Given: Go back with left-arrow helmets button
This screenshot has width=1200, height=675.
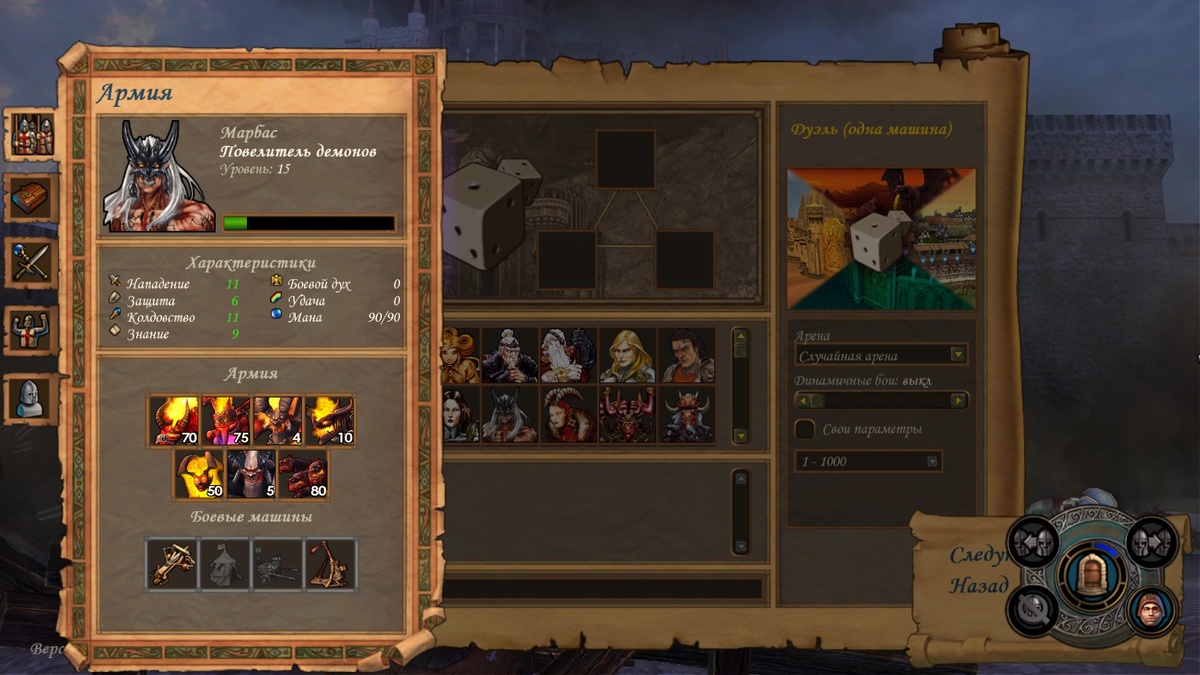Looking at the screenshot, I should [x=1033, y=542].
